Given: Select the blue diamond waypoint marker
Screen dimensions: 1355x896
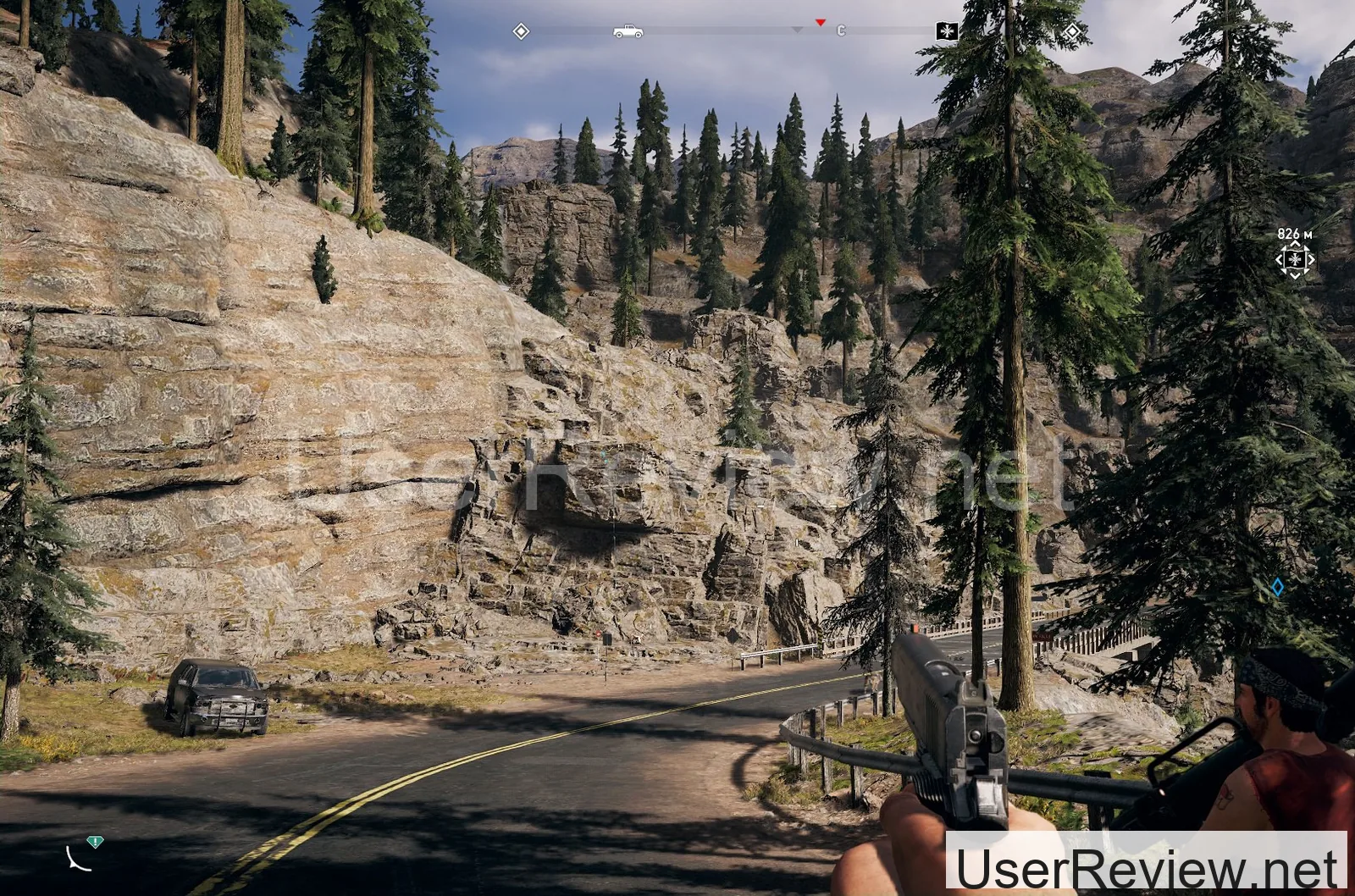Looking at the screenshot, I should [x=1277, y=586].
